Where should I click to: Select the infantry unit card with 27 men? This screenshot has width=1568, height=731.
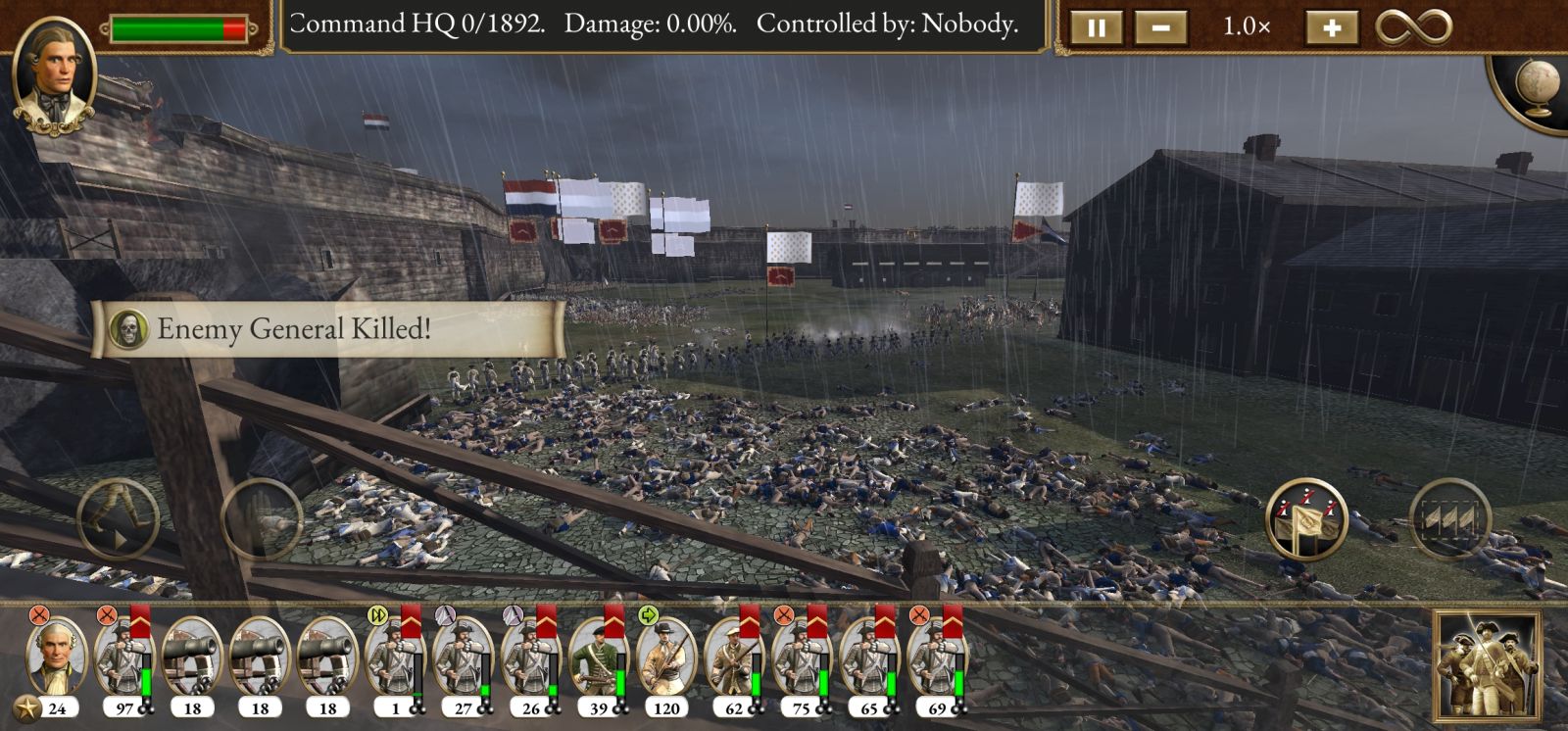coord(463,658)
